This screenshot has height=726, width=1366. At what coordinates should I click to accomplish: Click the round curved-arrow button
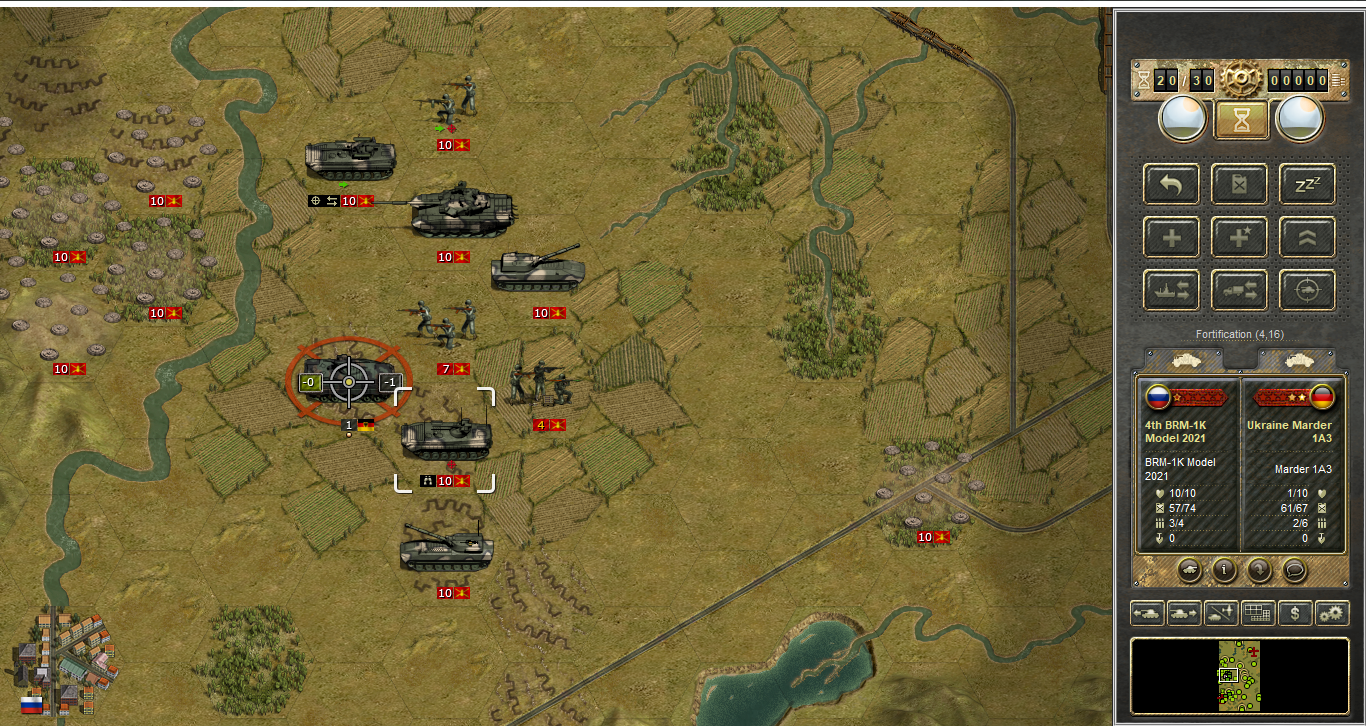1257,570
